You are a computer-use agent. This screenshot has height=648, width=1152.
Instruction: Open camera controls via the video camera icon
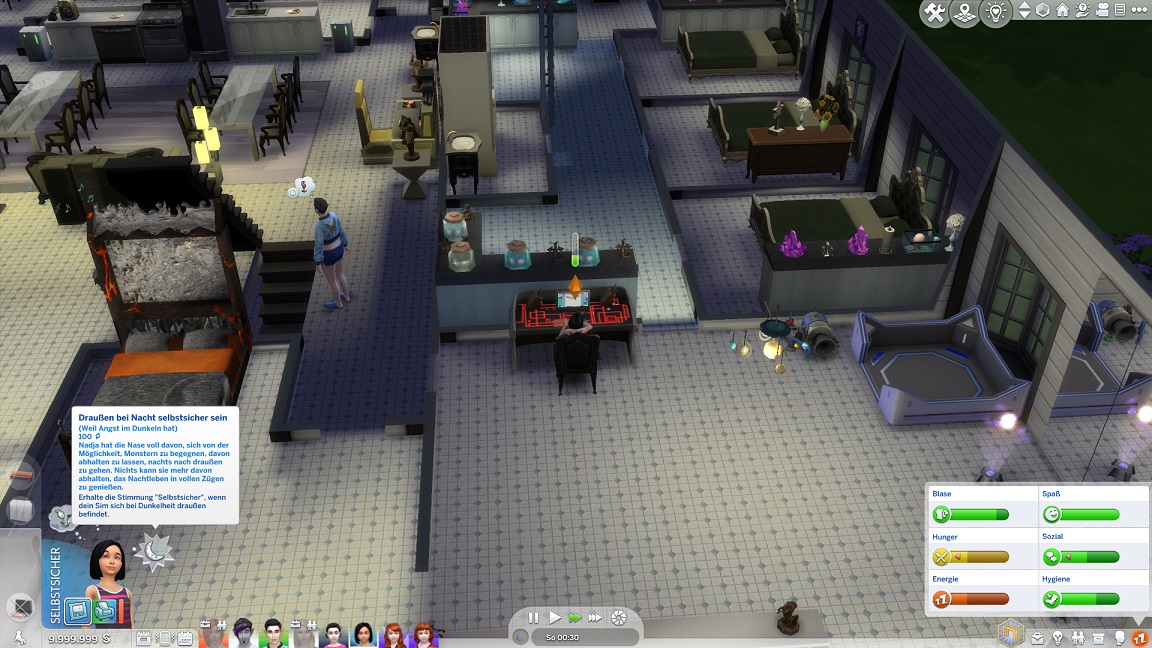pyautogui.click(x=1103, y=11)
